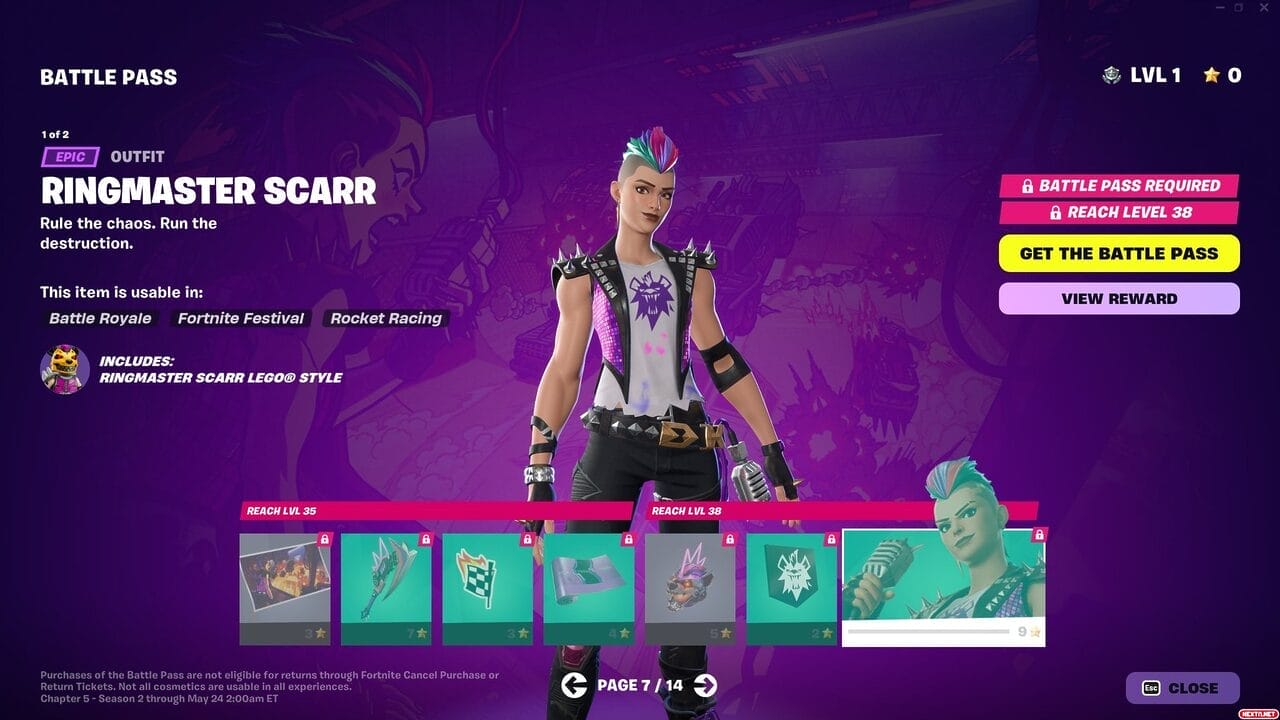Select the spiked wolf head reward tile
This screenshot has width=1280, height=720.
tap(690, 588)
